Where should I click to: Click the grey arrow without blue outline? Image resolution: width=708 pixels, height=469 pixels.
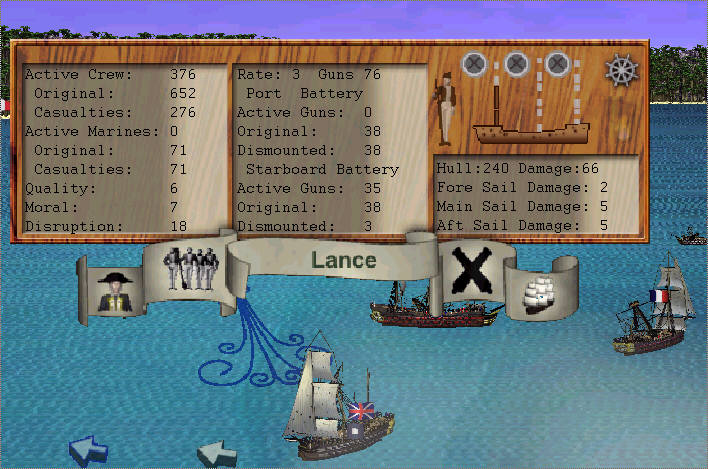tap(216, 455)
